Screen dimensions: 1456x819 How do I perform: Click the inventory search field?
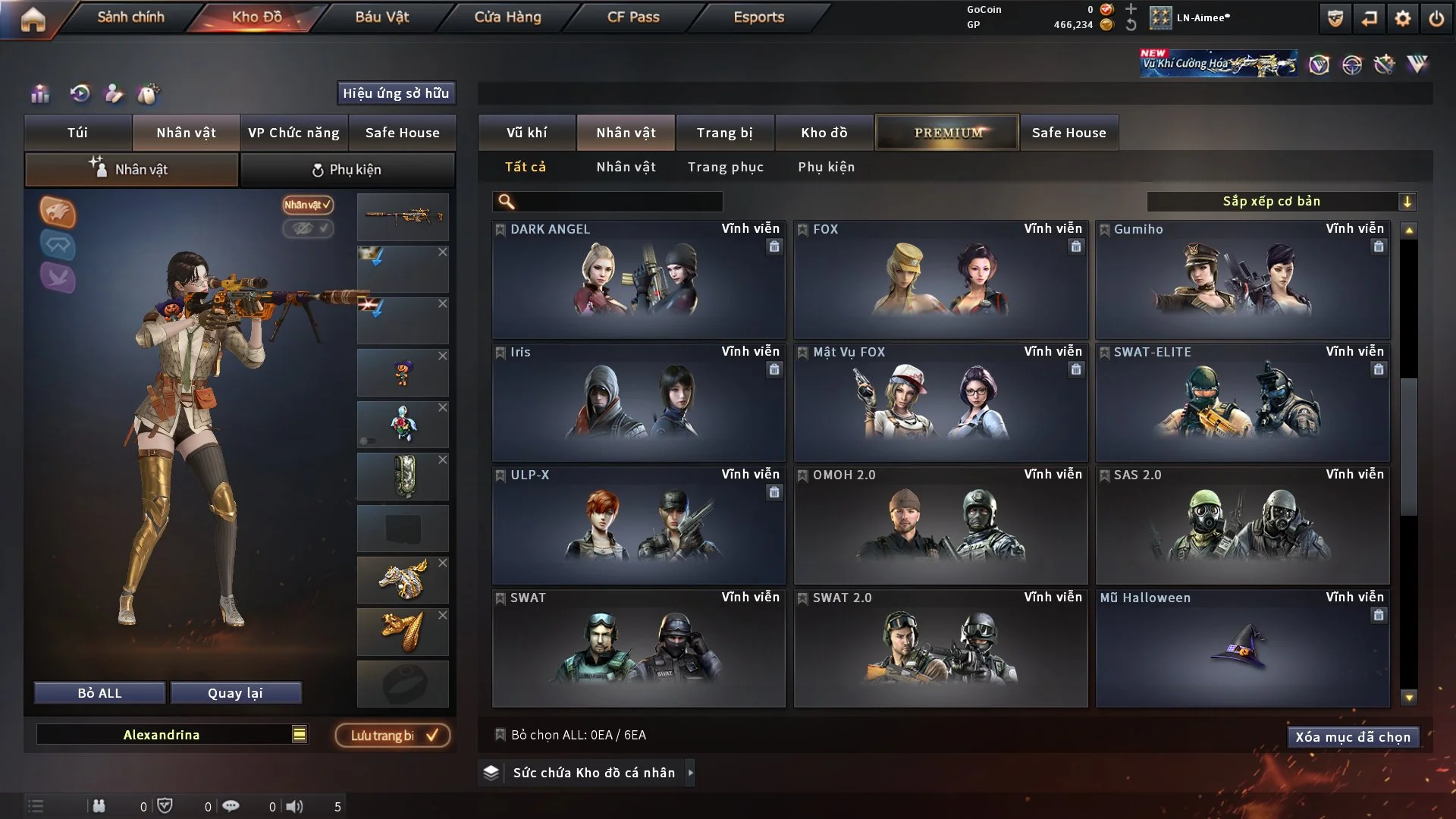tap(618, 202)
